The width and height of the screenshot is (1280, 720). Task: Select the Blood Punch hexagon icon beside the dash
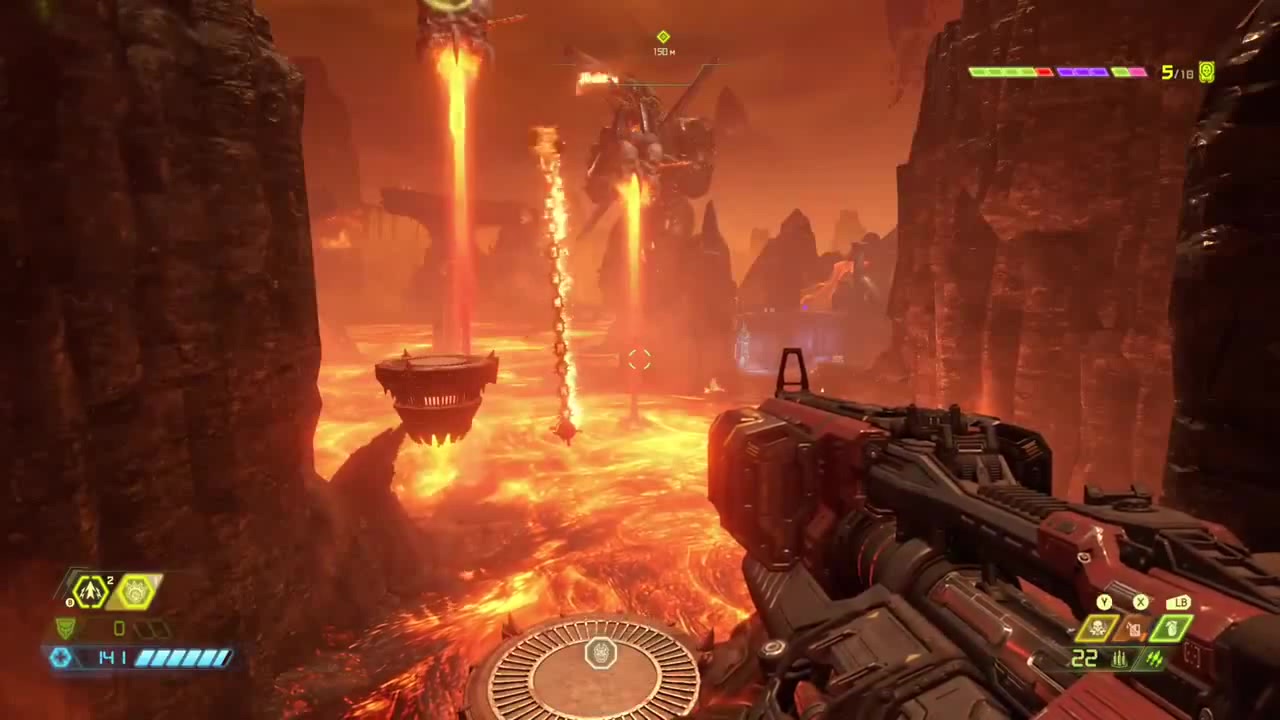[x=134, y=593]
